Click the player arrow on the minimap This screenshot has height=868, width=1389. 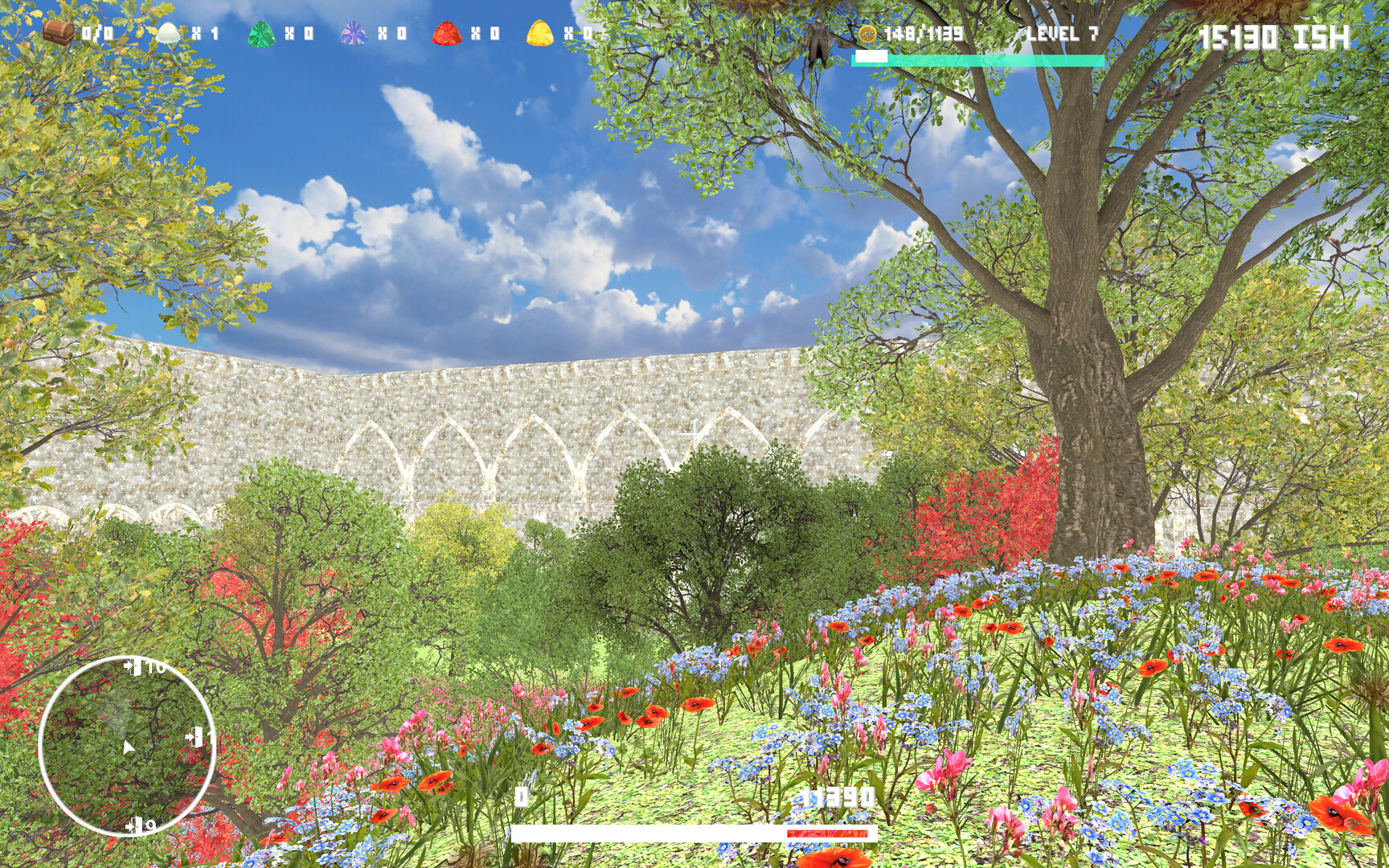point(127,747)
